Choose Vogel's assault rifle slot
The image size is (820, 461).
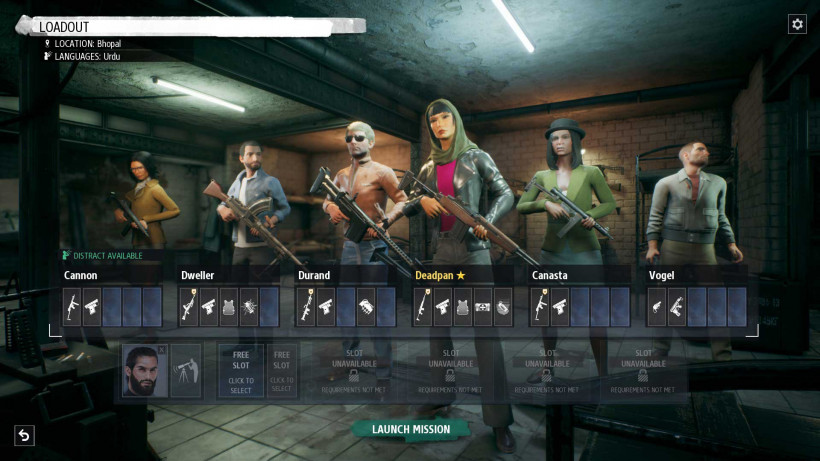[677, 307]
